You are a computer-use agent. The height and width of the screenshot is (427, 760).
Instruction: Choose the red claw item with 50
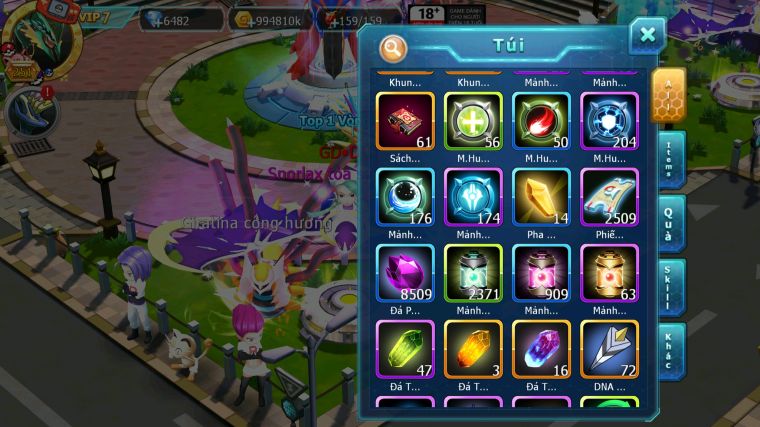(541, 121)
